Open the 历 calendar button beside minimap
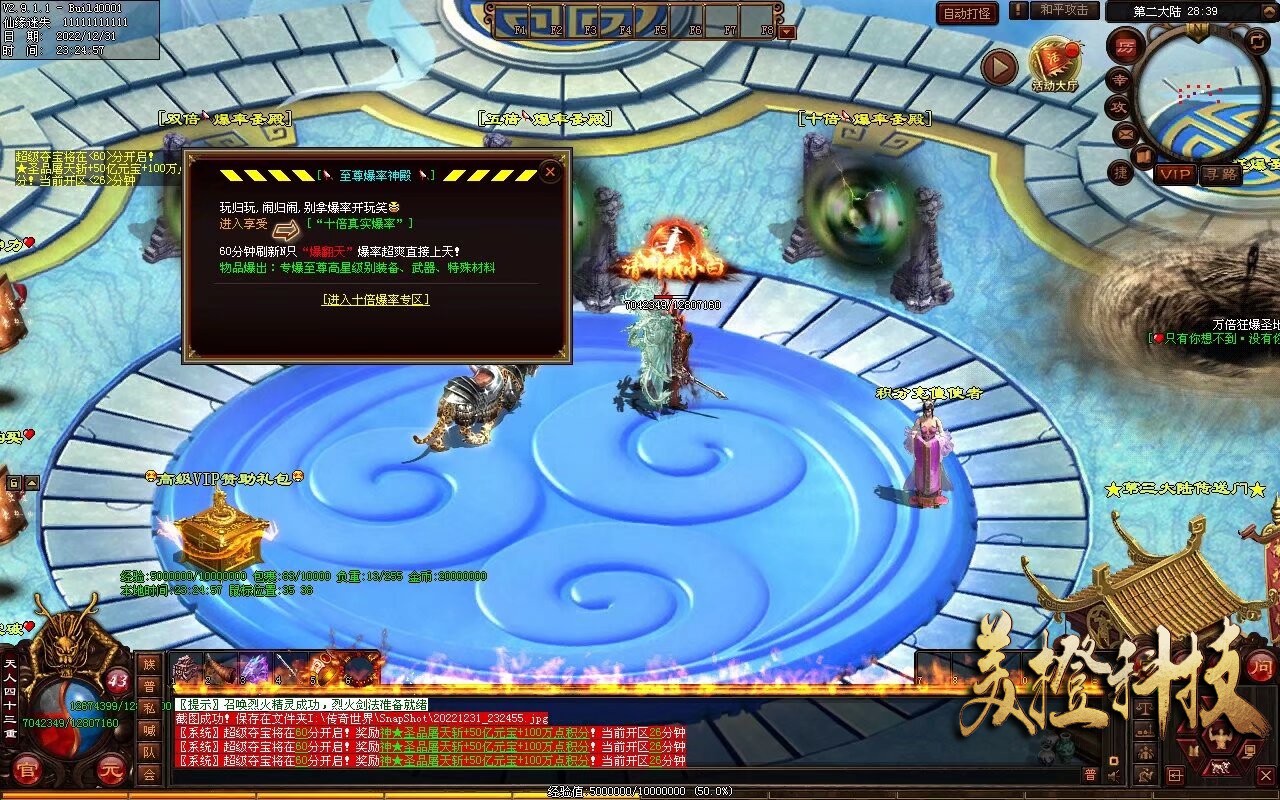 coord(1127,48)
